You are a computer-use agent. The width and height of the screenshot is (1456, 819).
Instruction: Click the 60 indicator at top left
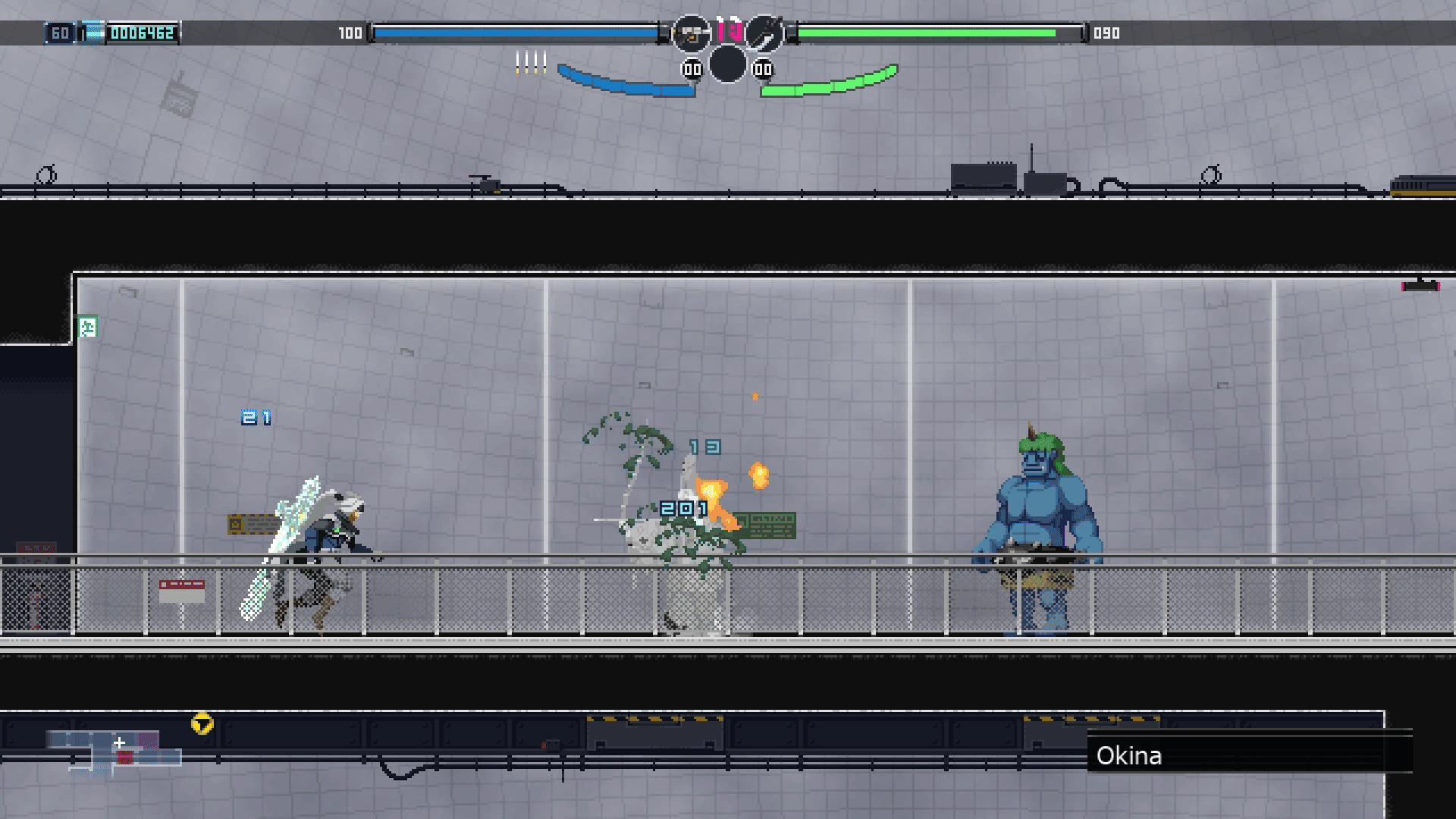coord(59,33)
